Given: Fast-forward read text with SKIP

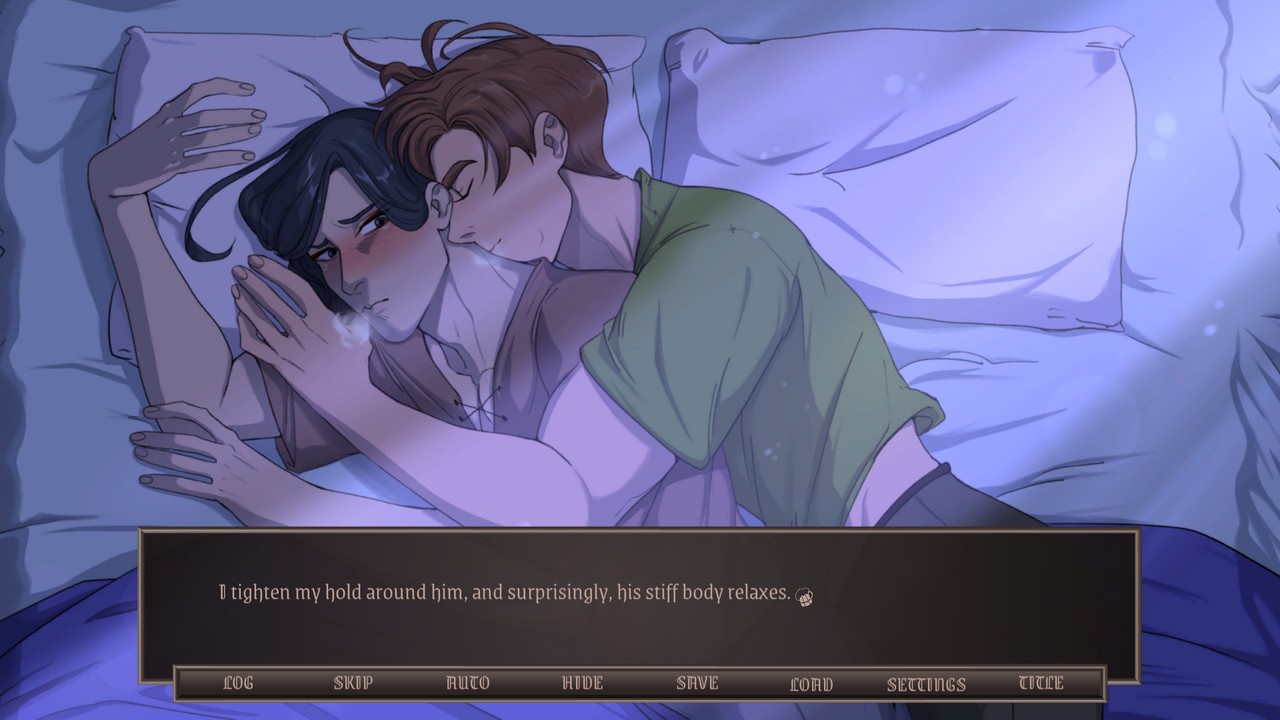Looking at the screenshot, I should pyautogui.click(x=352, y=684).
